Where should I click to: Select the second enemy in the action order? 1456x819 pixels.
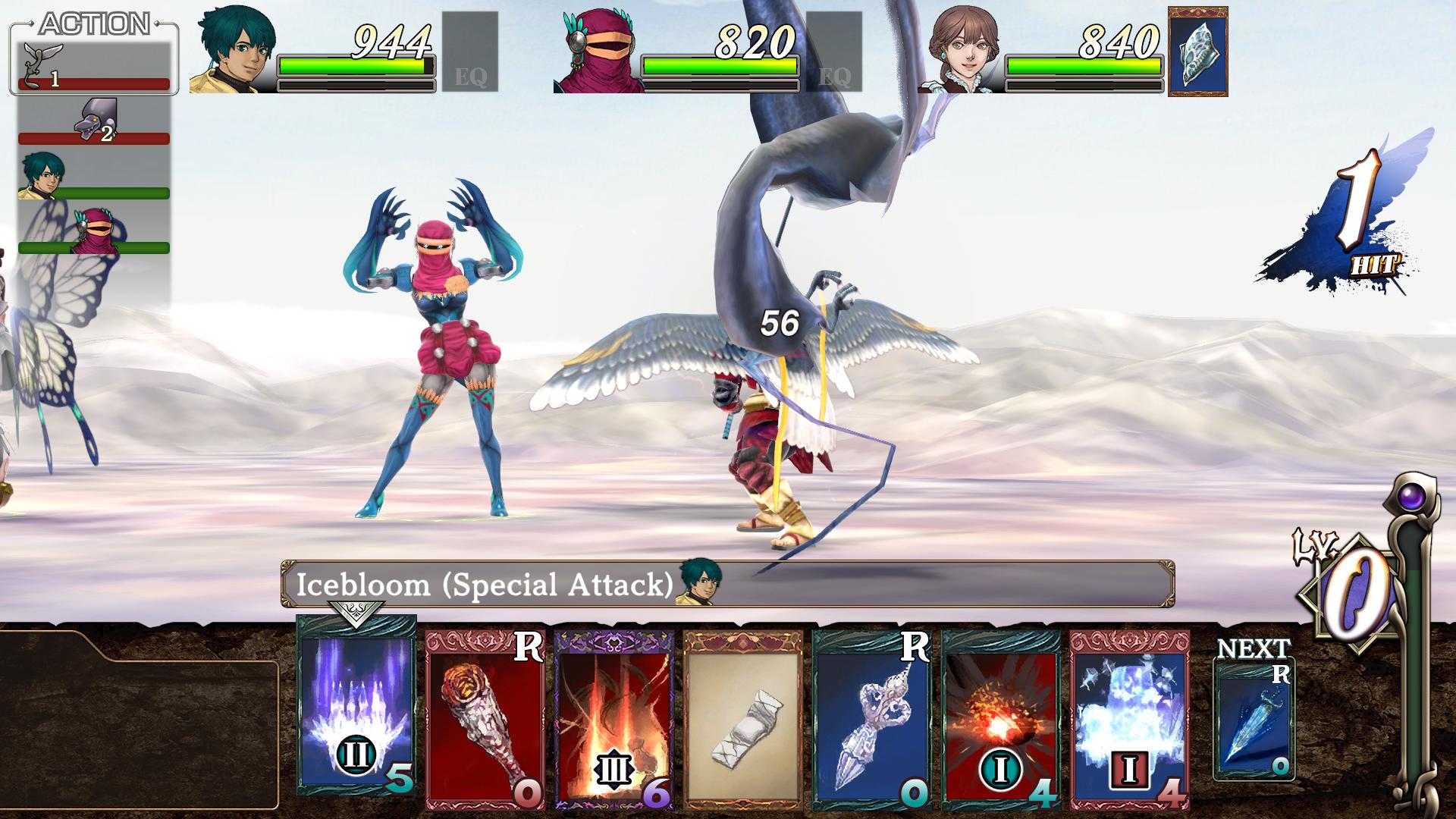93,121
